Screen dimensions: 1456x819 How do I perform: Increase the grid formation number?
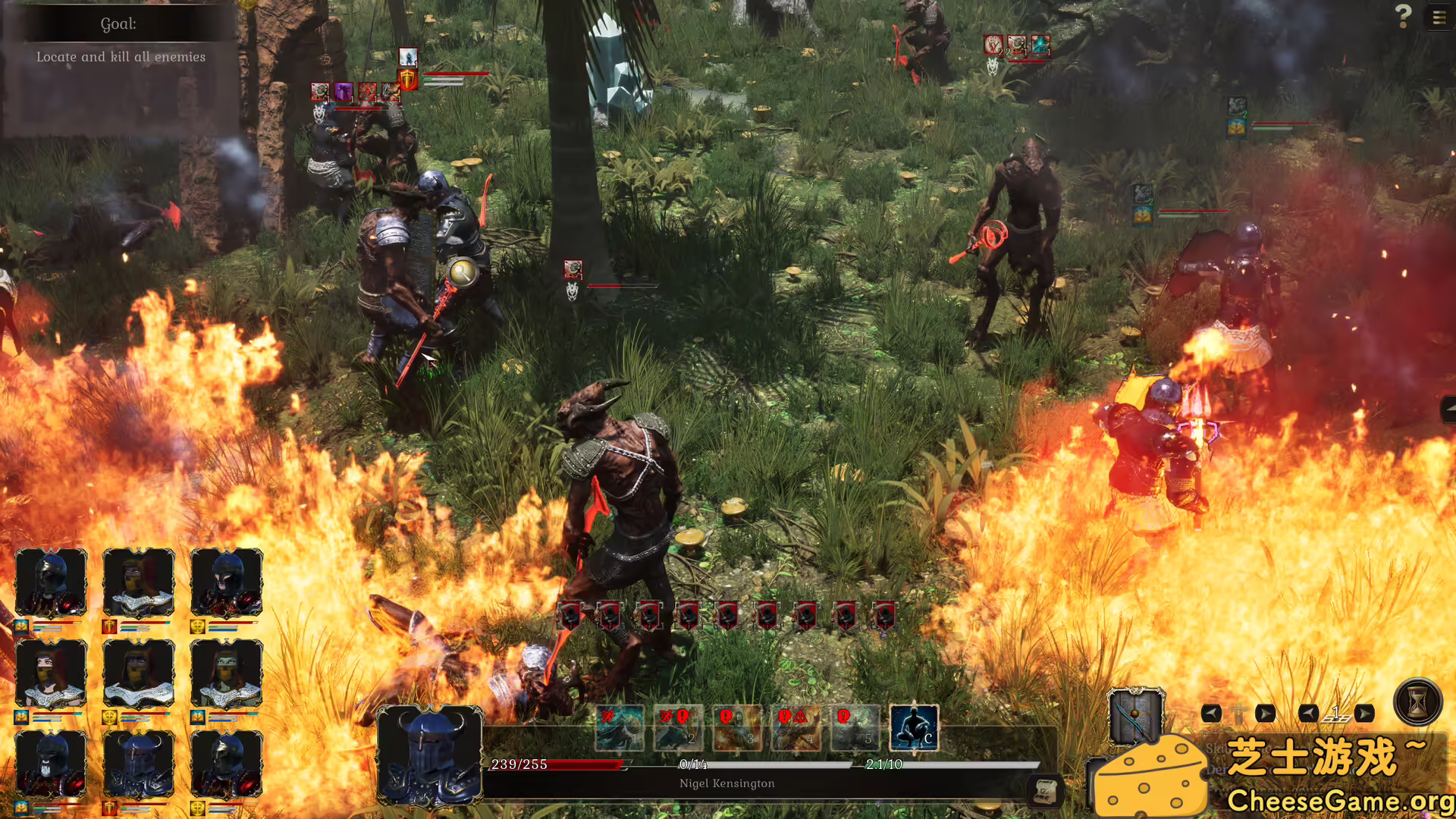[1364, 714]
